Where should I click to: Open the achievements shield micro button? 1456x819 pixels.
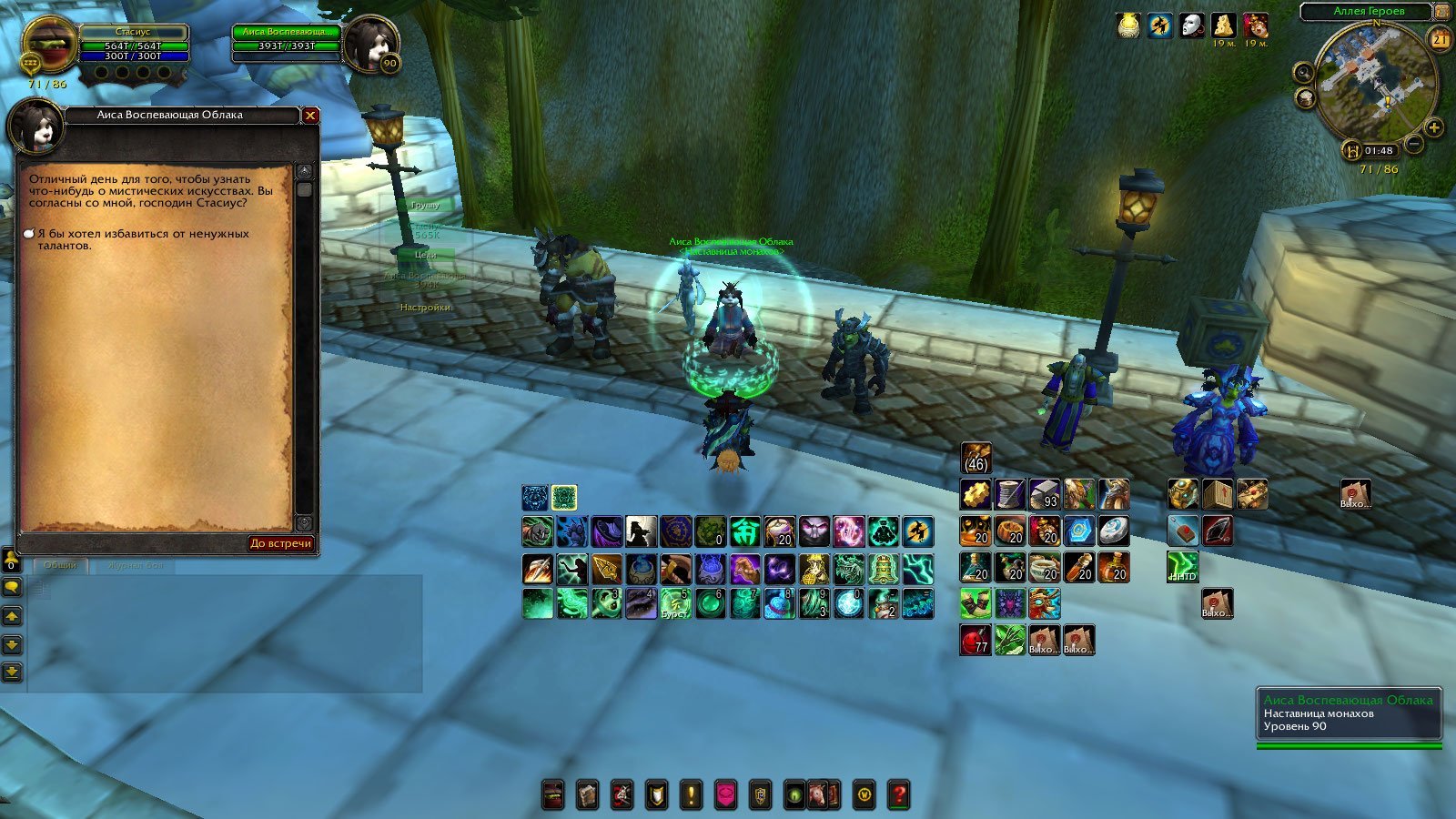(x=656, y=794)
